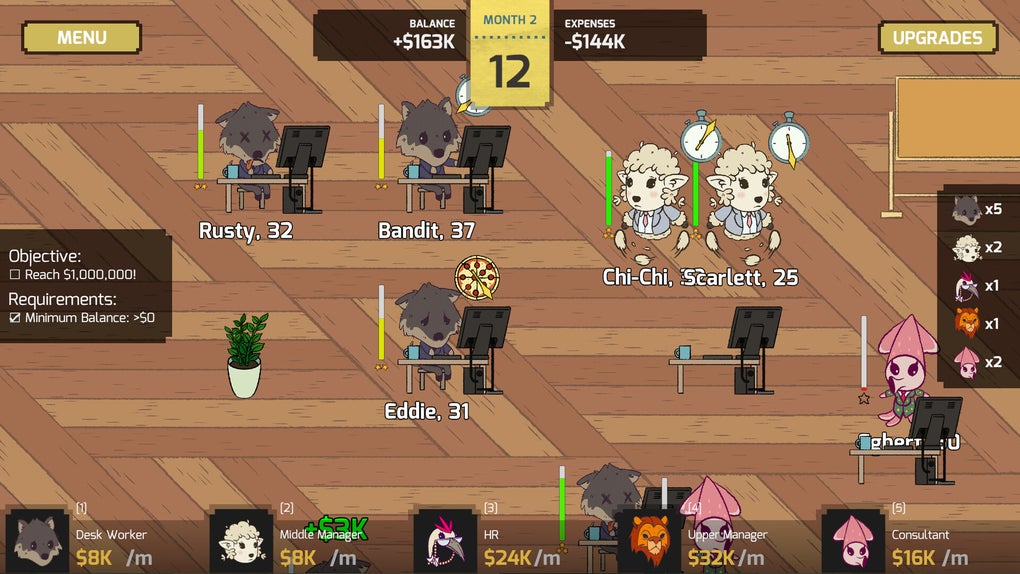Choose the Upper Manager lion hire
This screenshot has height=574, width=1020.
point(712,543)
